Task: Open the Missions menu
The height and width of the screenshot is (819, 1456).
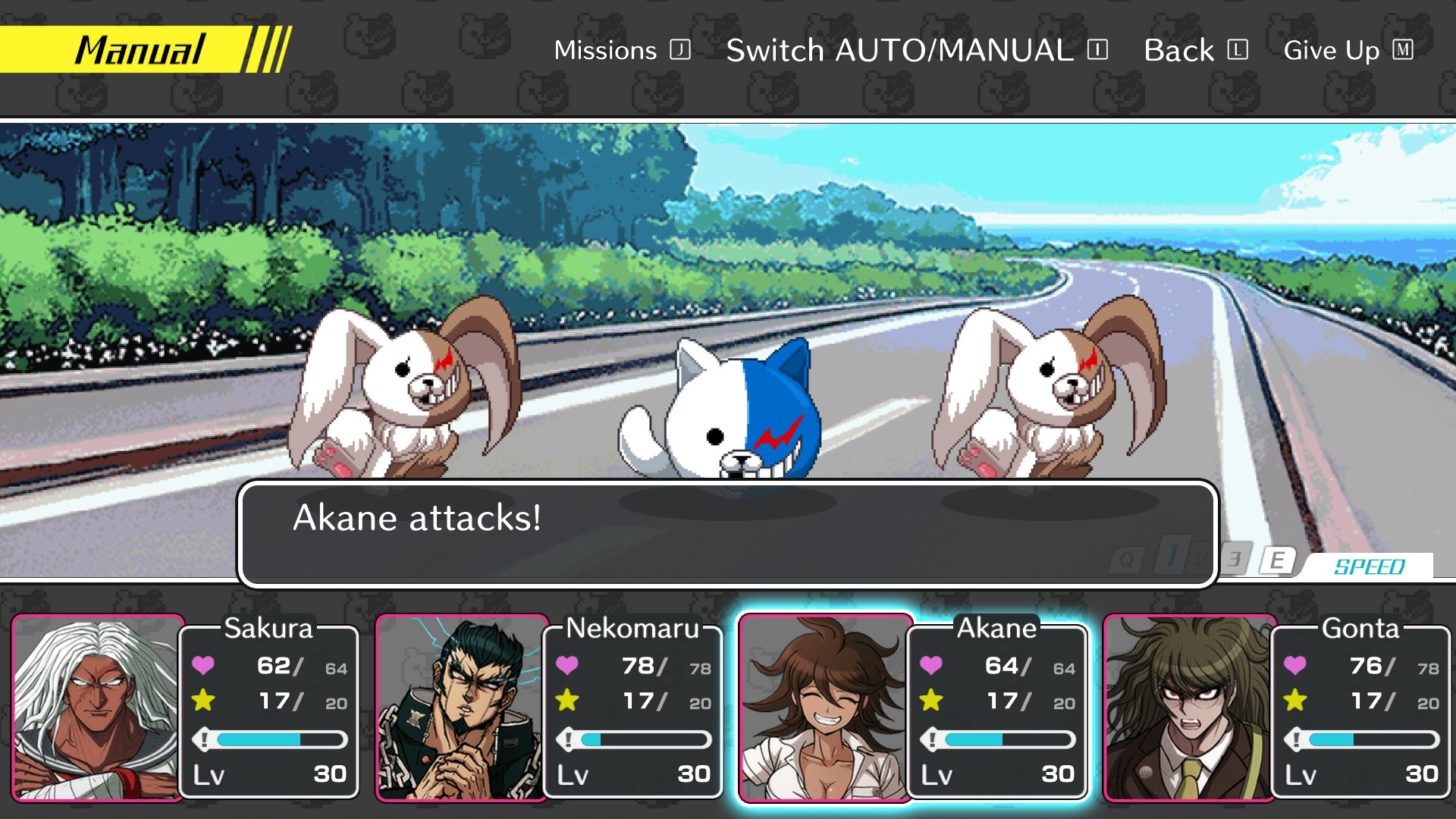Action: (607, 50)
